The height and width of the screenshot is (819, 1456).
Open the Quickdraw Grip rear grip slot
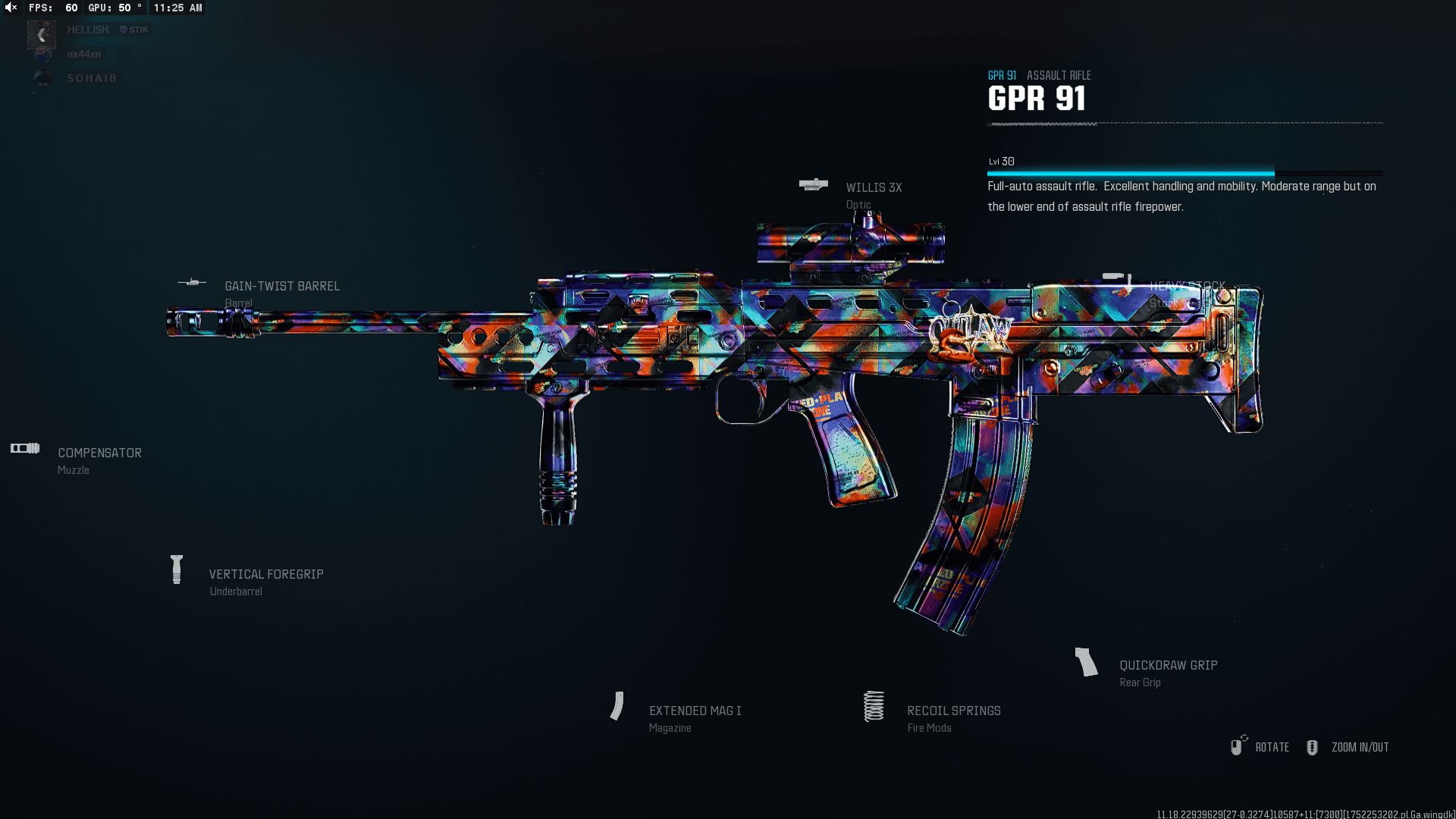pos(1168,666)
